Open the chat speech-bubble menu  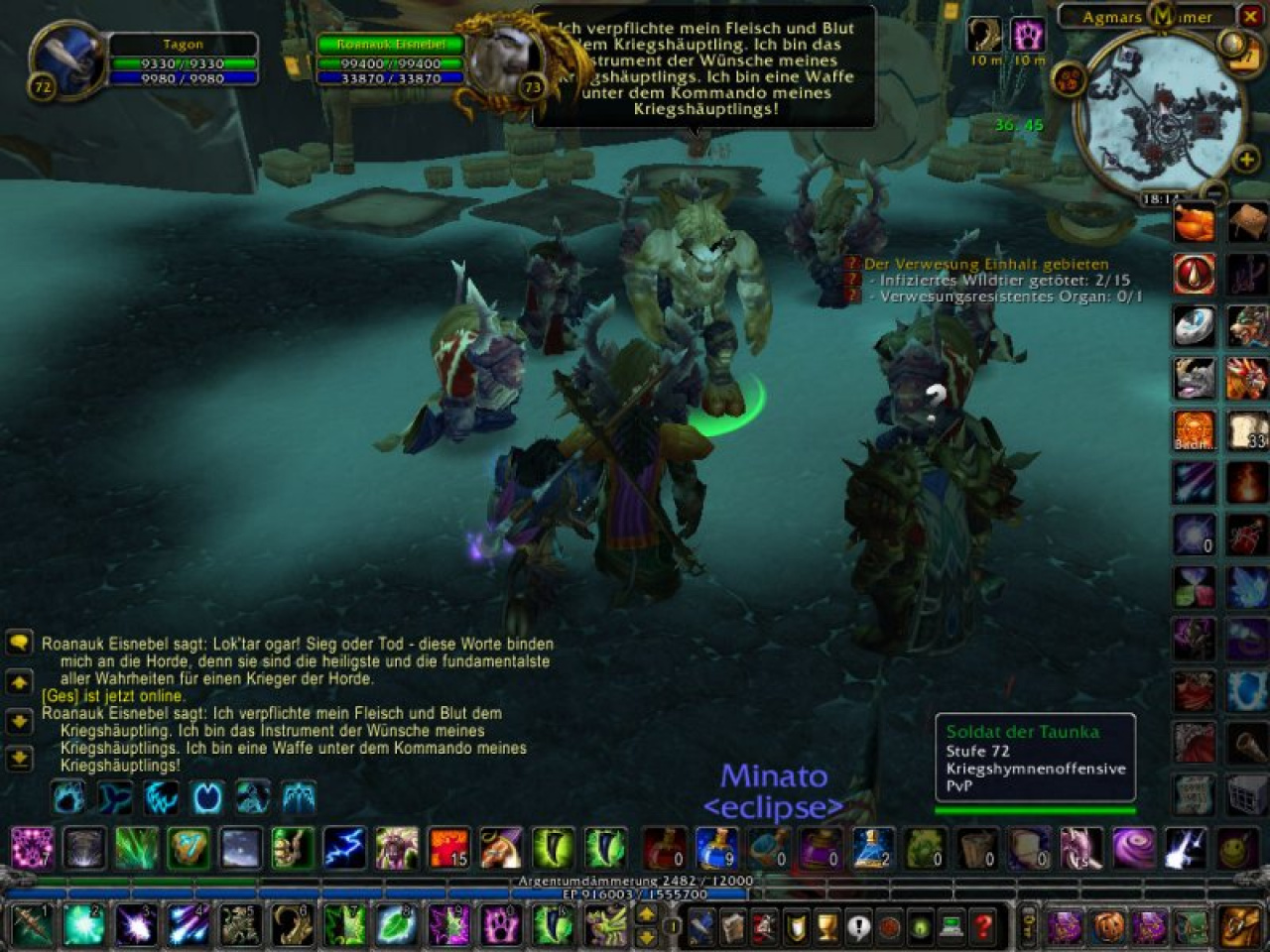click(19, 643)
